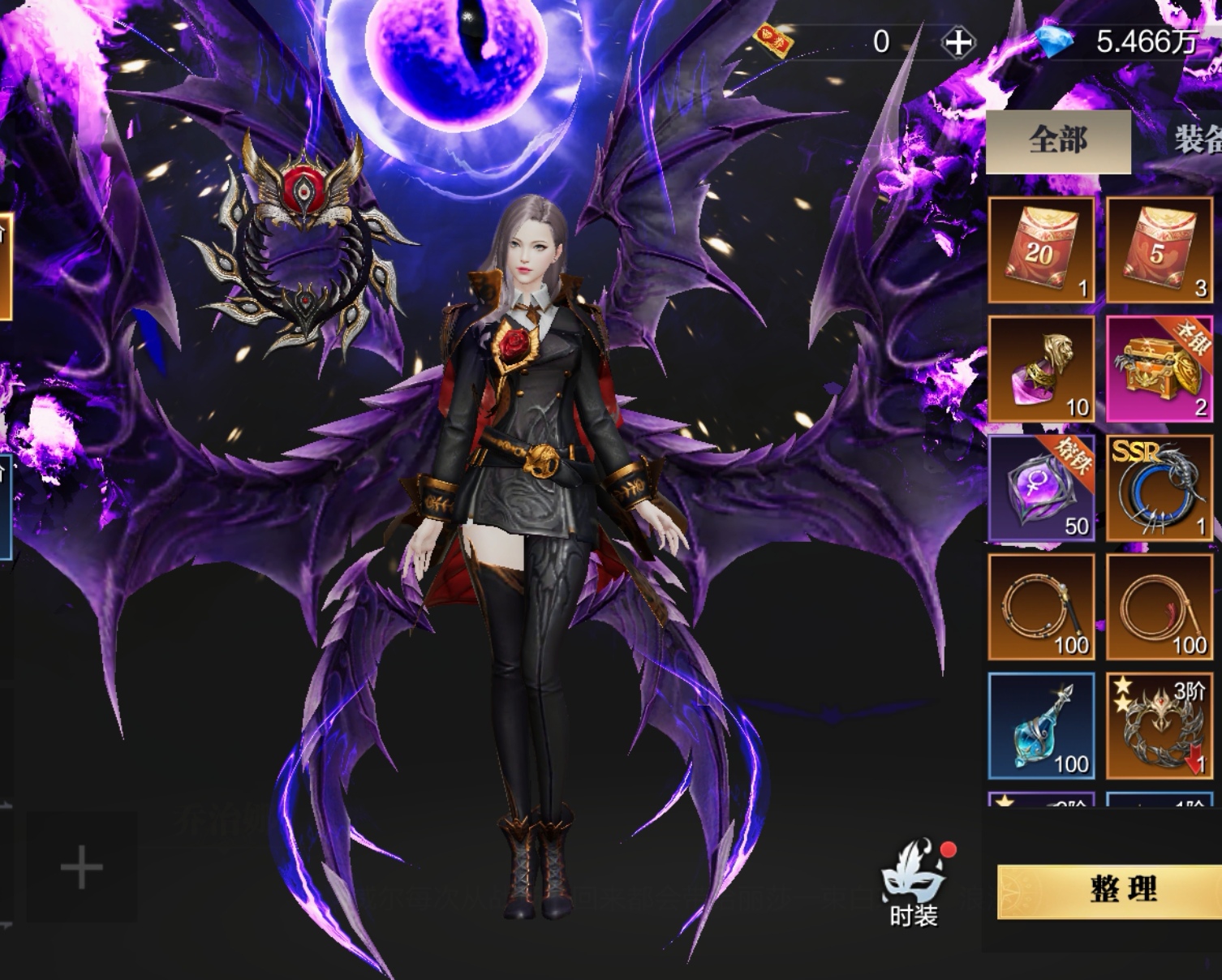The width and height of the screenshot is (1222, 980).
Task: Select the blue crystal pendant item
Action: click(x=1041, y=726)
